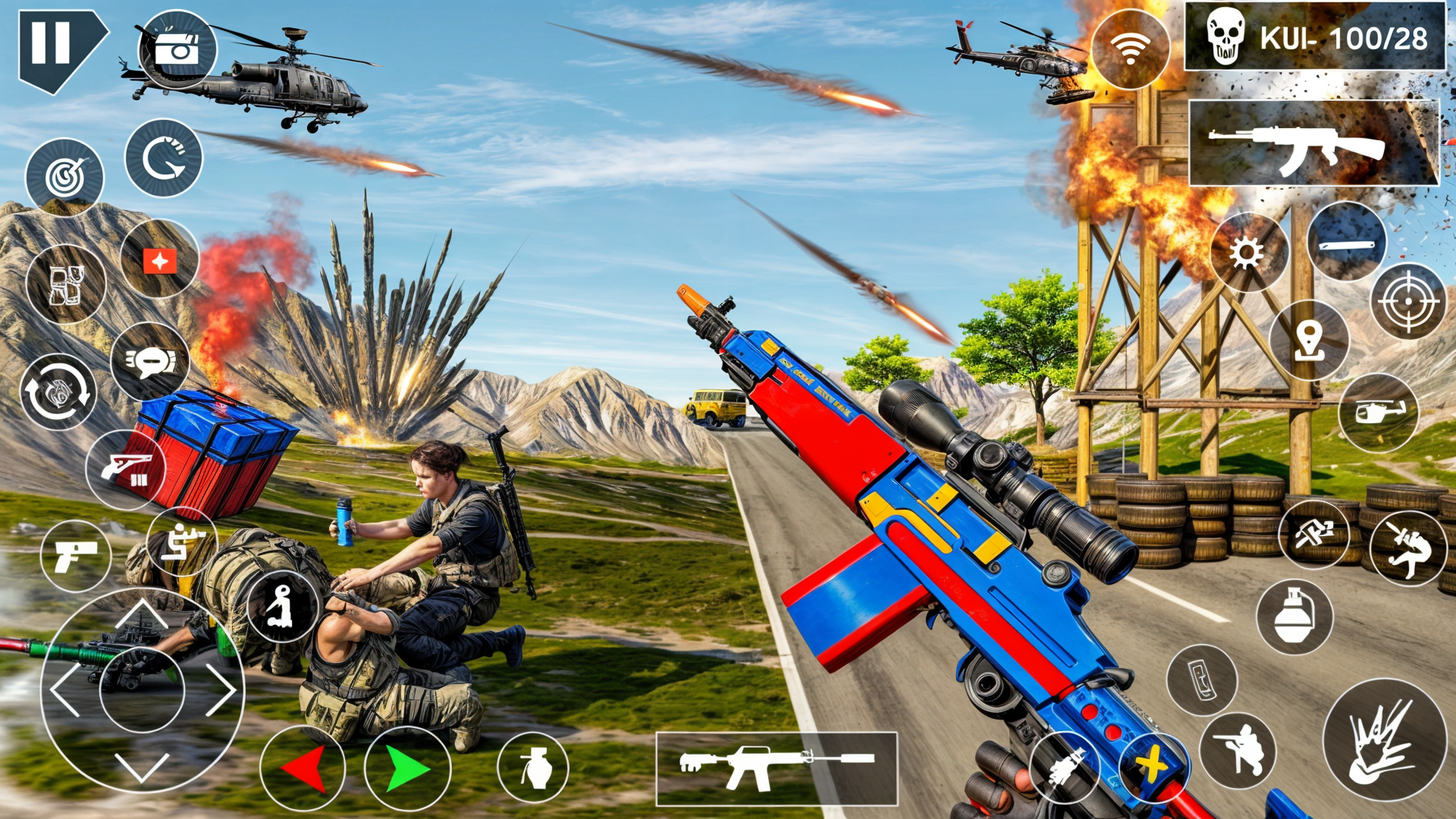The height and width of the screenshot is (819, 1456).
Task: Select the pistol sidearm icon
Action: [x=76, y=554]
